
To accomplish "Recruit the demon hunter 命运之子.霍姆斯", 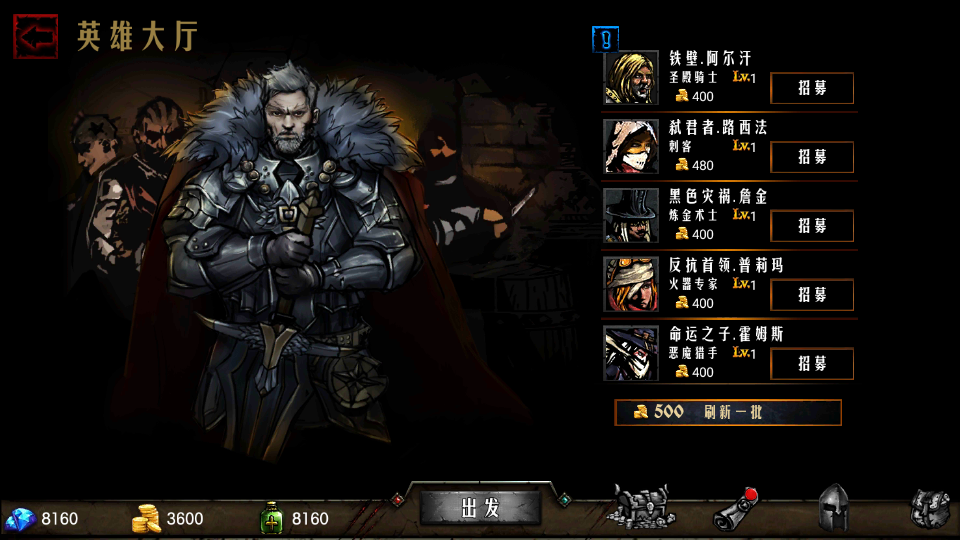I will [811, 364].
